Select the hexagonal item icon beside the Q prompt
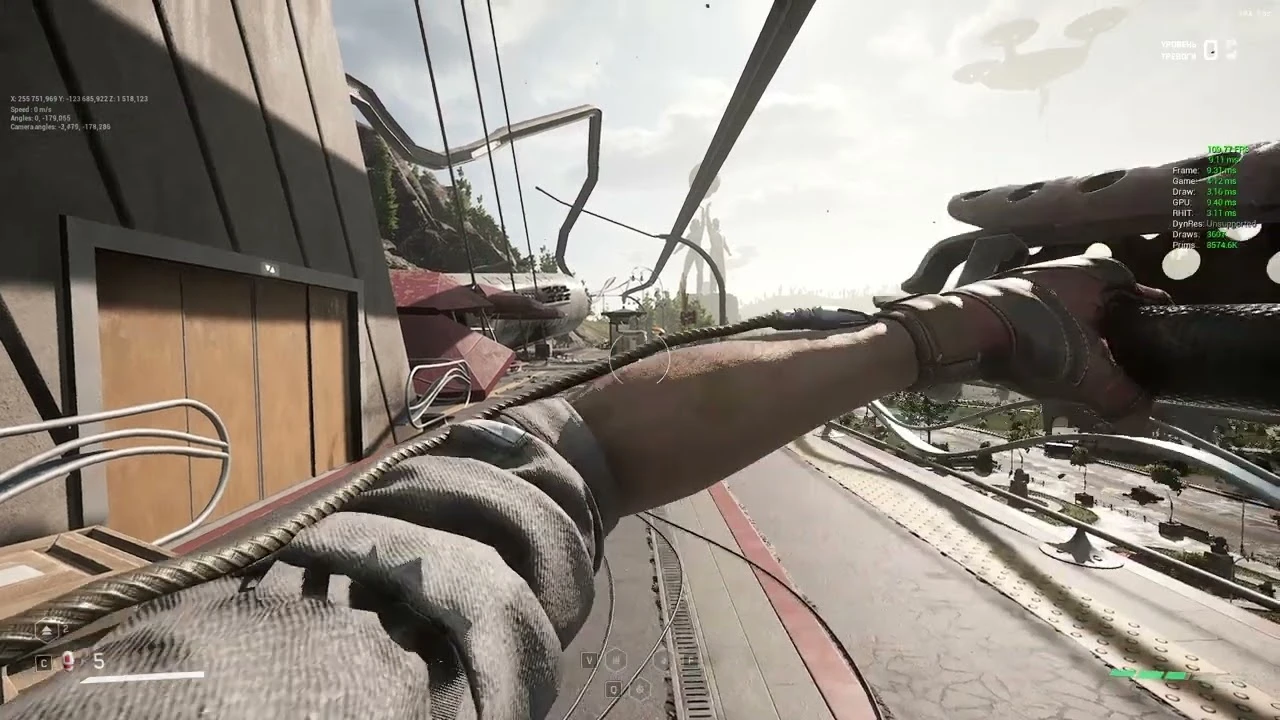Image resolution: width=1280 pixels, height=720 pixels. 640,689
